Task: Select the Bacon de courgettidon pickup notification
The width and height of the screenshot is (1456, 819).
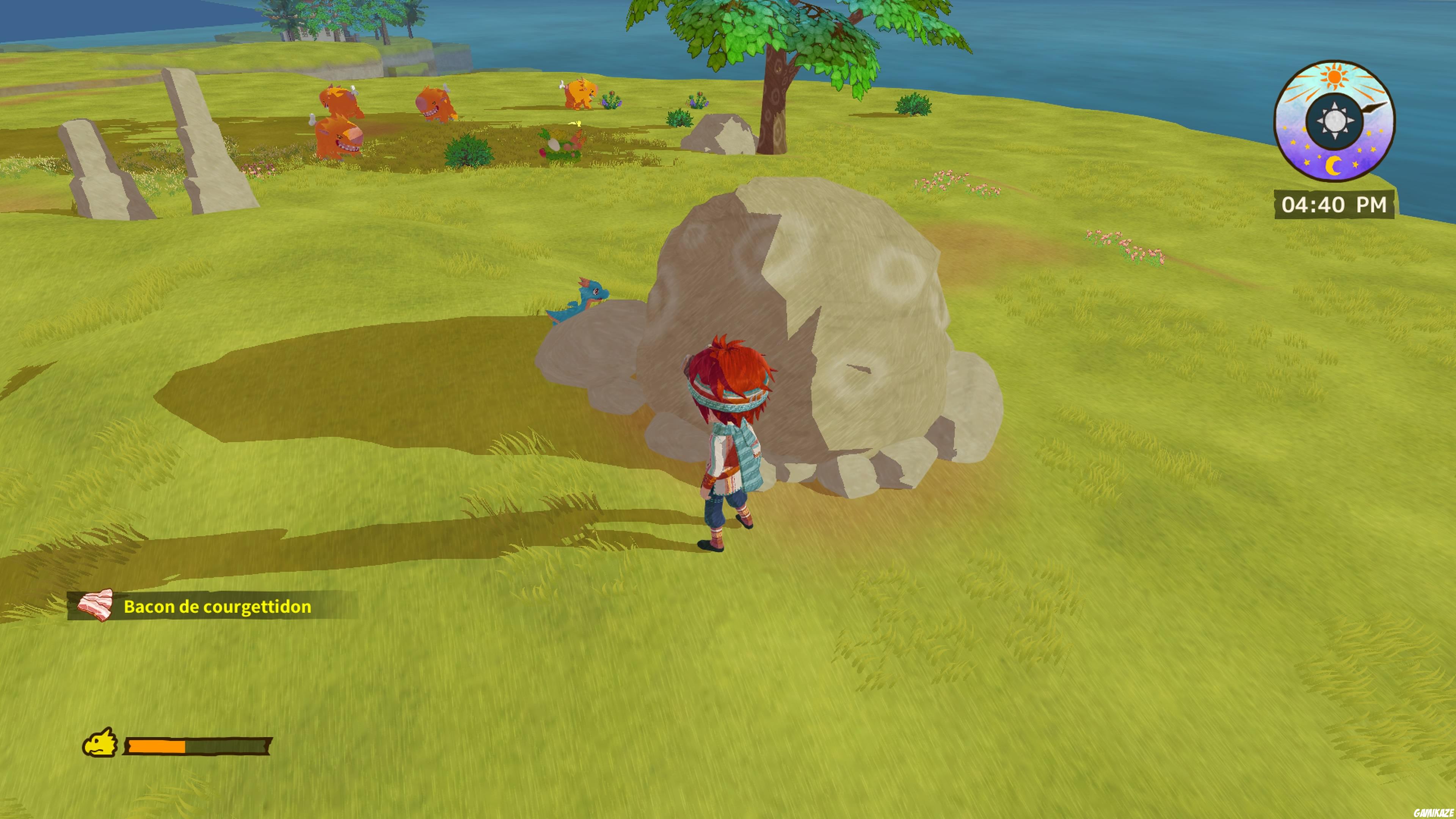Action: click(212, 606)
